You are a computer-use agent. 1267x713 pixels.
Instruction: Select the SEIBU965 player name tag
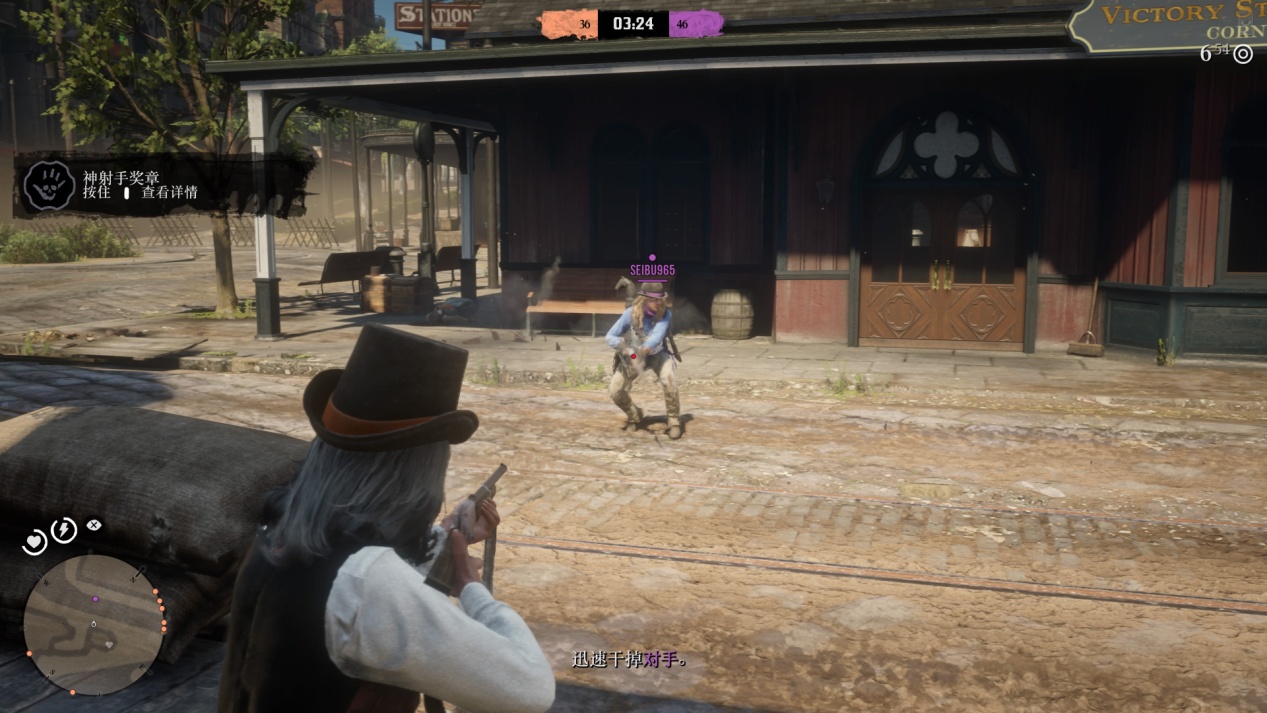(652, 270)
